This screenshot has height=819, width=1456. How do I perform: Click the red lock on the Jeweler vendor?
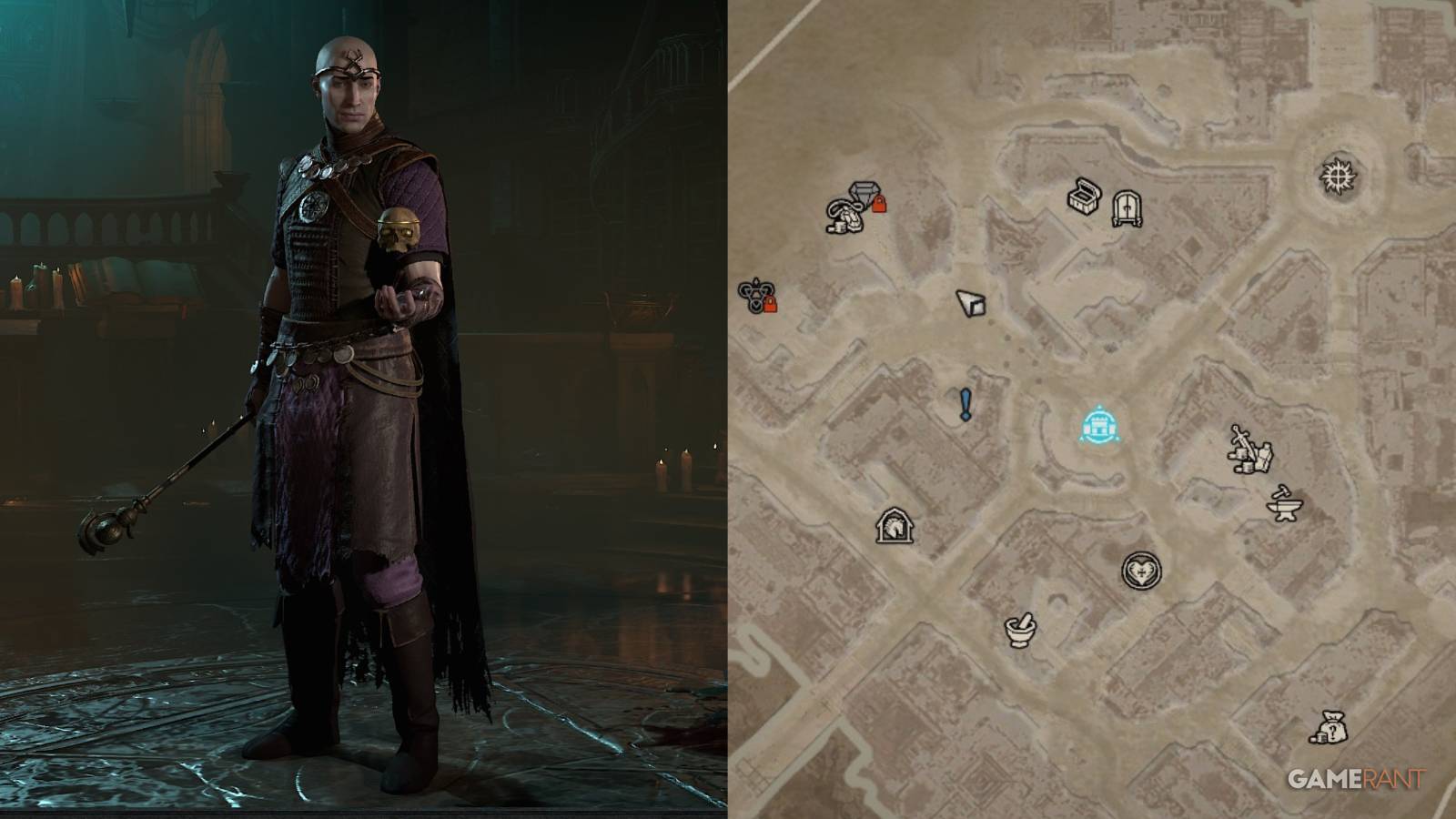pos(879,205)
